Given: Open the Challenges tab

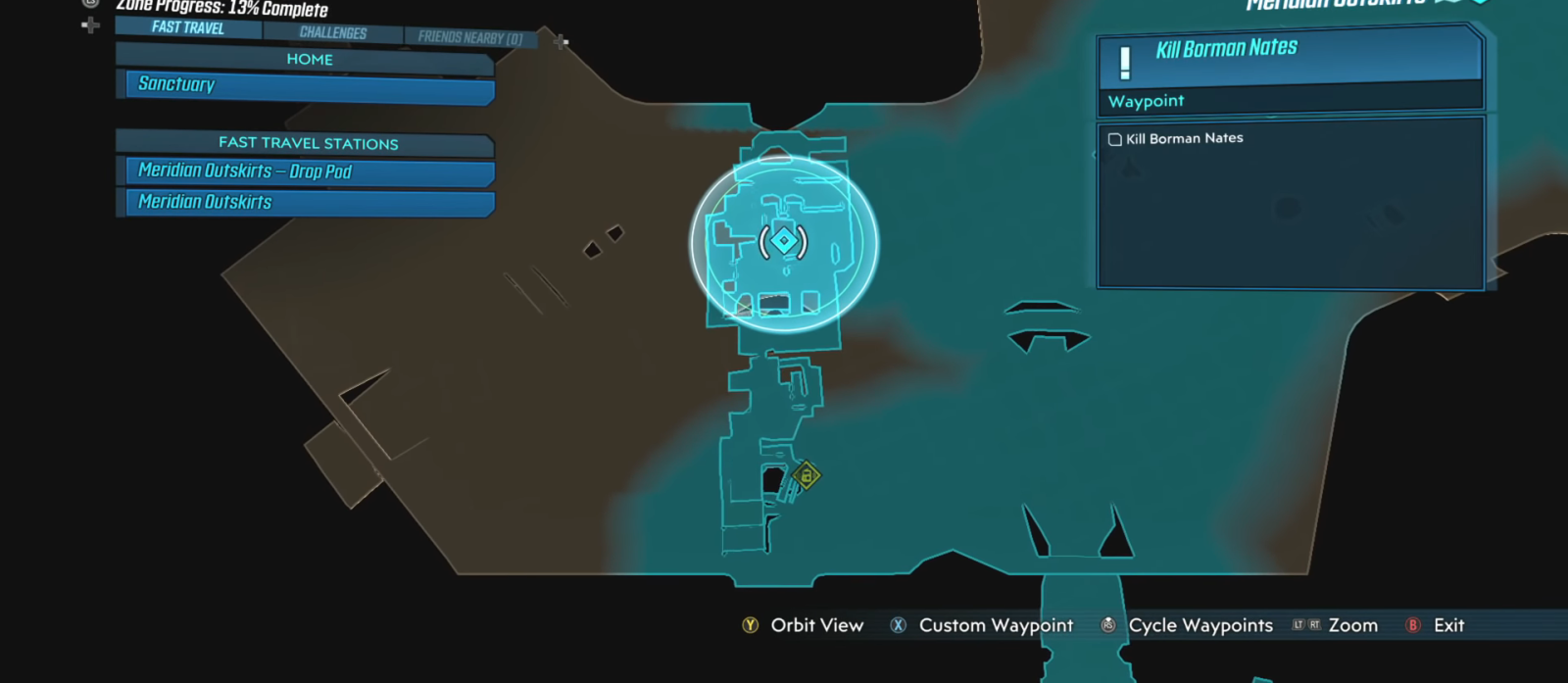Looking at the screenshot, I should pos(333,32).
